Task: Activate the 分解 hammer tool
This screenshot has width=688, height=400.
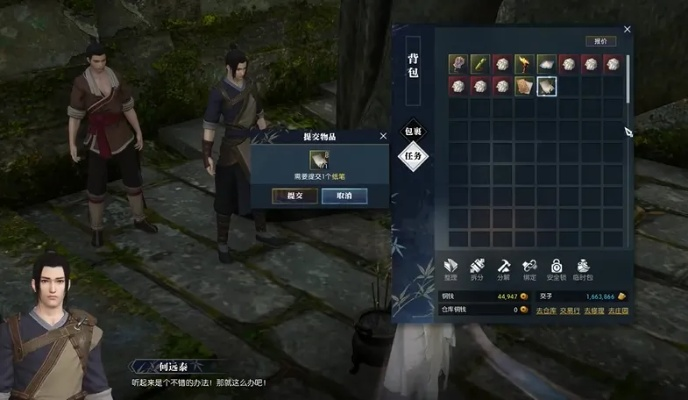Action: pyautogui.click(x=505, y=269)
